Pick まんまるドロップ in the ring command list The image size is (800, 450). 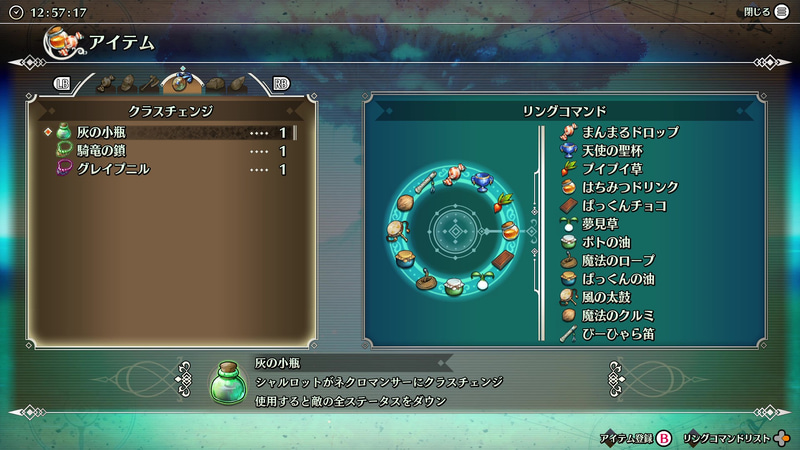coord(630,132)
